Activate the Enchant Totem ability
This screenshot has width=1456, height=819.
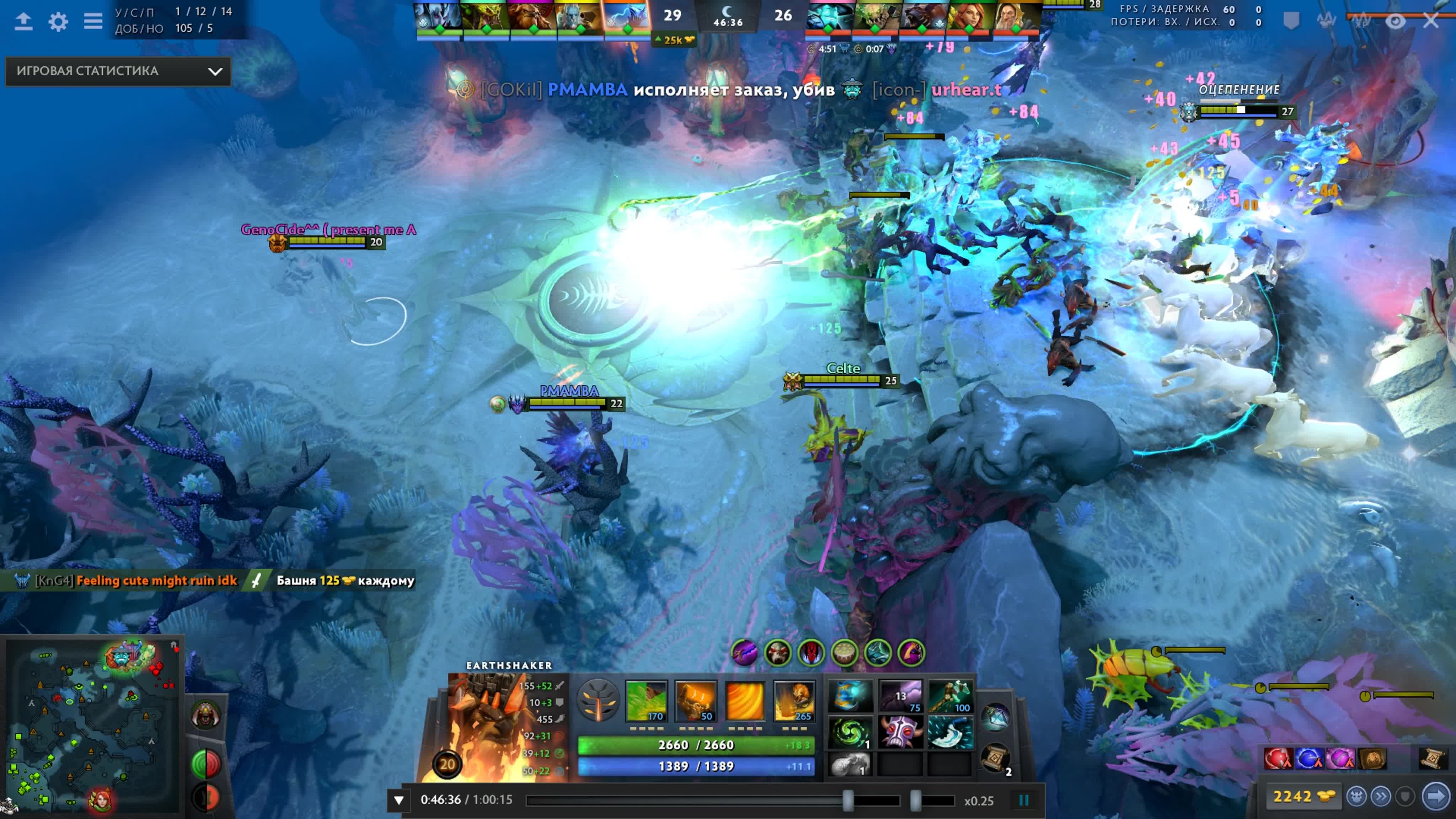pyautogui.click(x=695, y=701)
